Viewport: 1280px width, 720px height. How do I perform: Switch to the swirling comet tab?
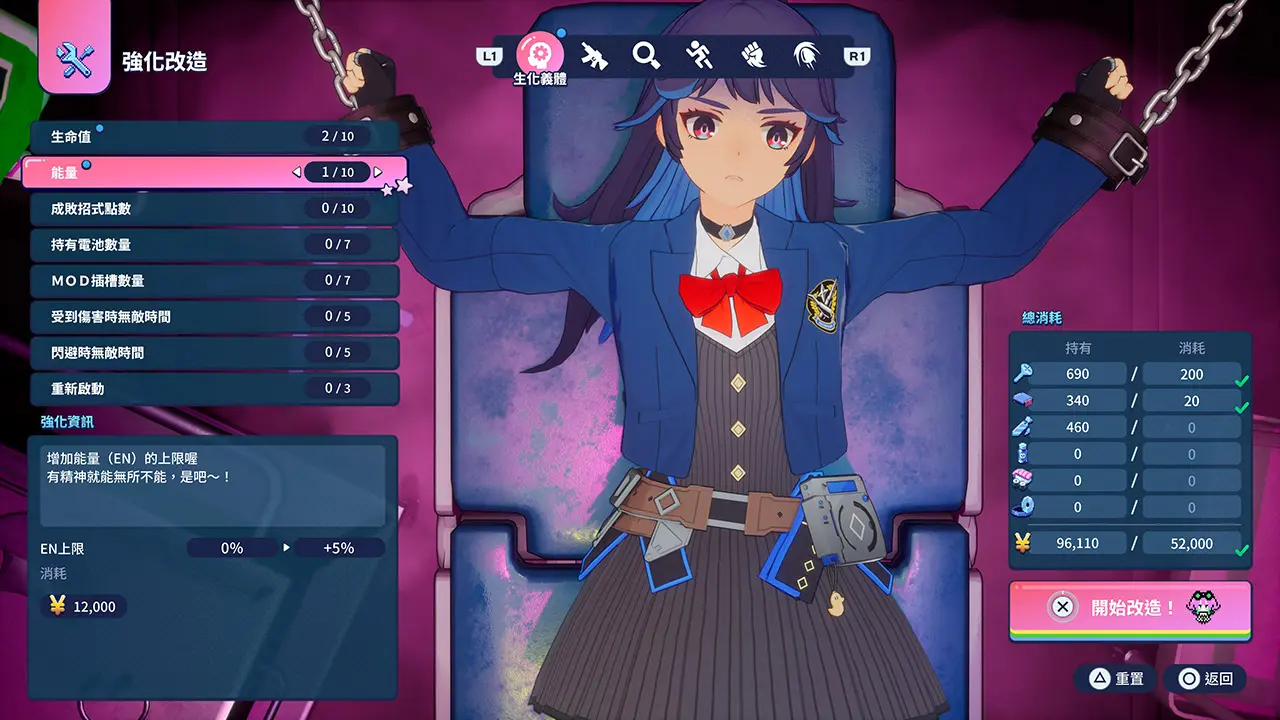[x=806, y=56]
